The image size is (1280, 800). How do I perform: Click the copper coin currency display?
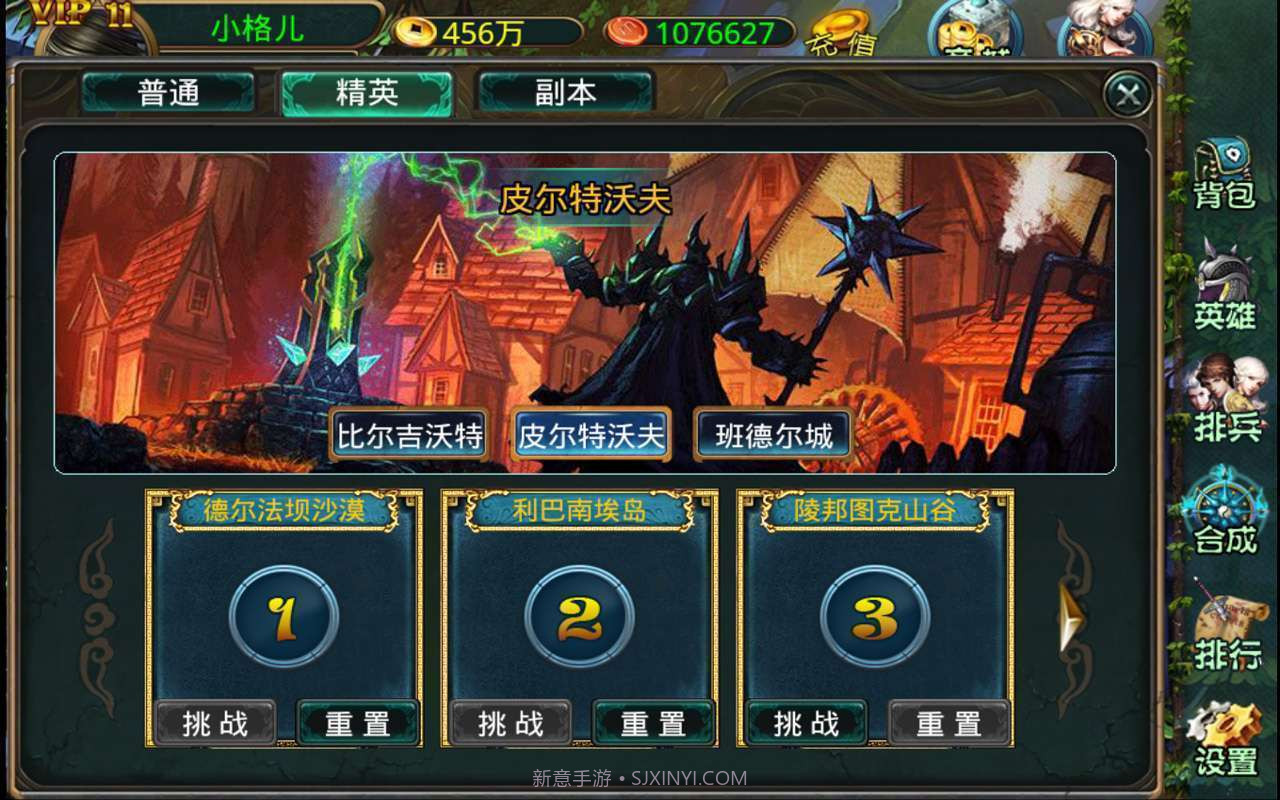(x=700, y=31)
